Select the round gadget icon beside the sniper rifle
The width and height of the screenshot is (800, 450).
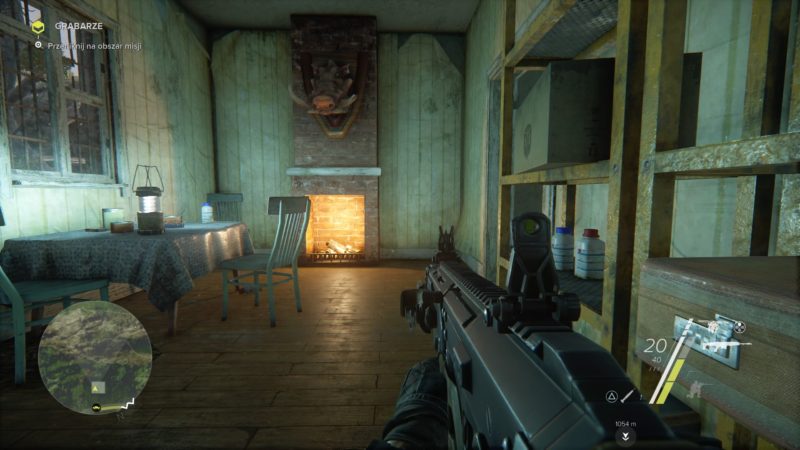point(740,326)
